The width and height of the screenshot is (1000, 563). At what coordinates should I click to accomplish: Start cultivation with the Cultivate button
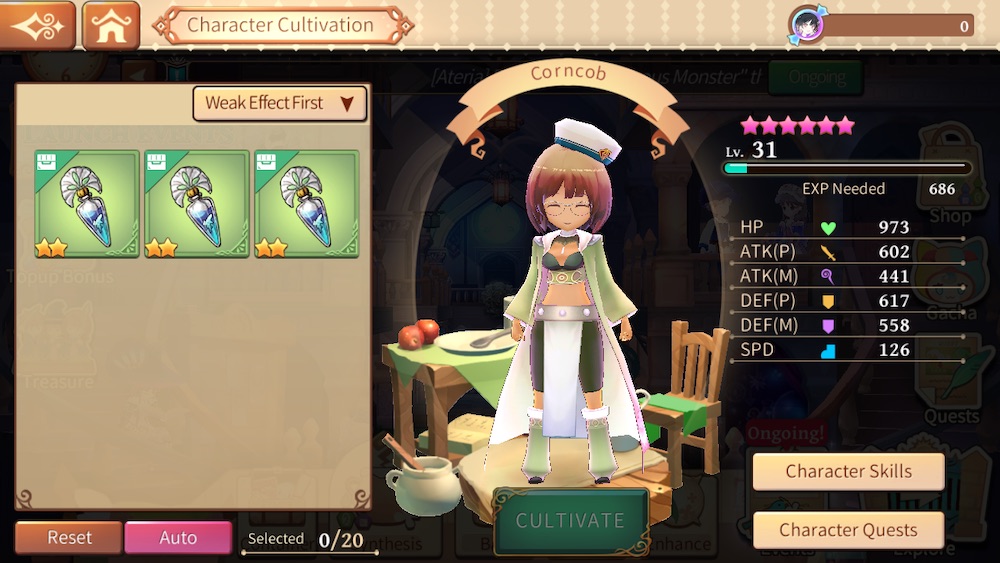click(570, 521)
